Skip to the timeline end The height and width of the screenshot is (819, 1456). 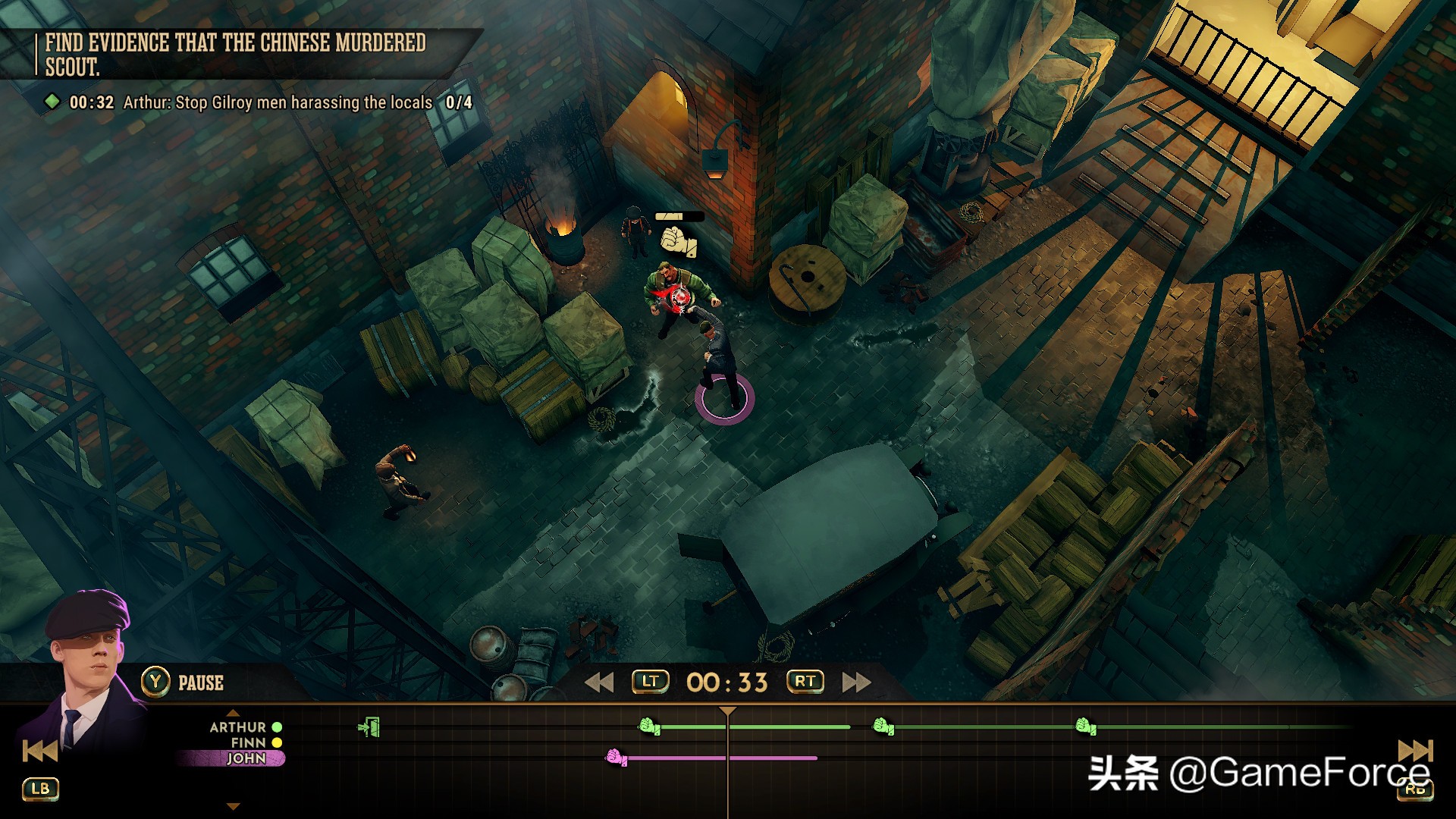click(1415, 752)
